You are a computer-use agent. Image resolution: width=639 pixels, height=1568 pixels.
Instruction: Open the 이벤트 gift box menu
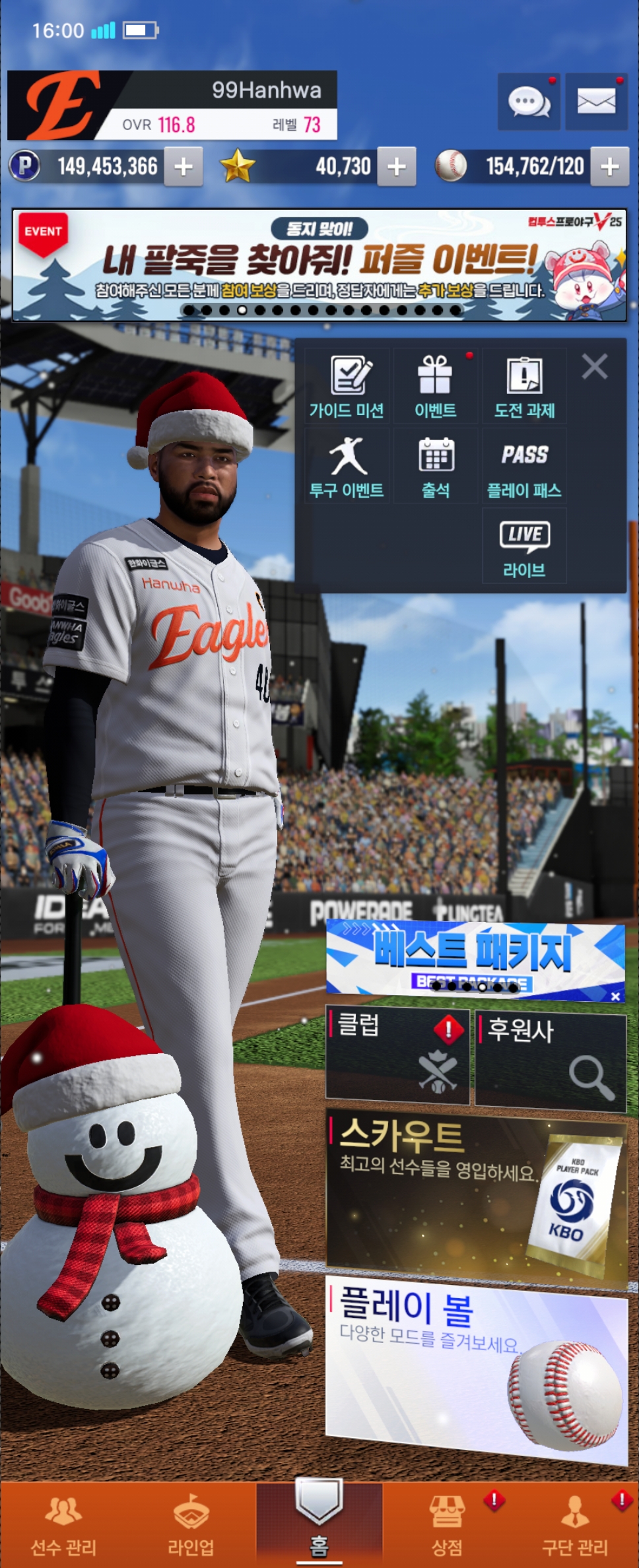click(x=436, y=387)
